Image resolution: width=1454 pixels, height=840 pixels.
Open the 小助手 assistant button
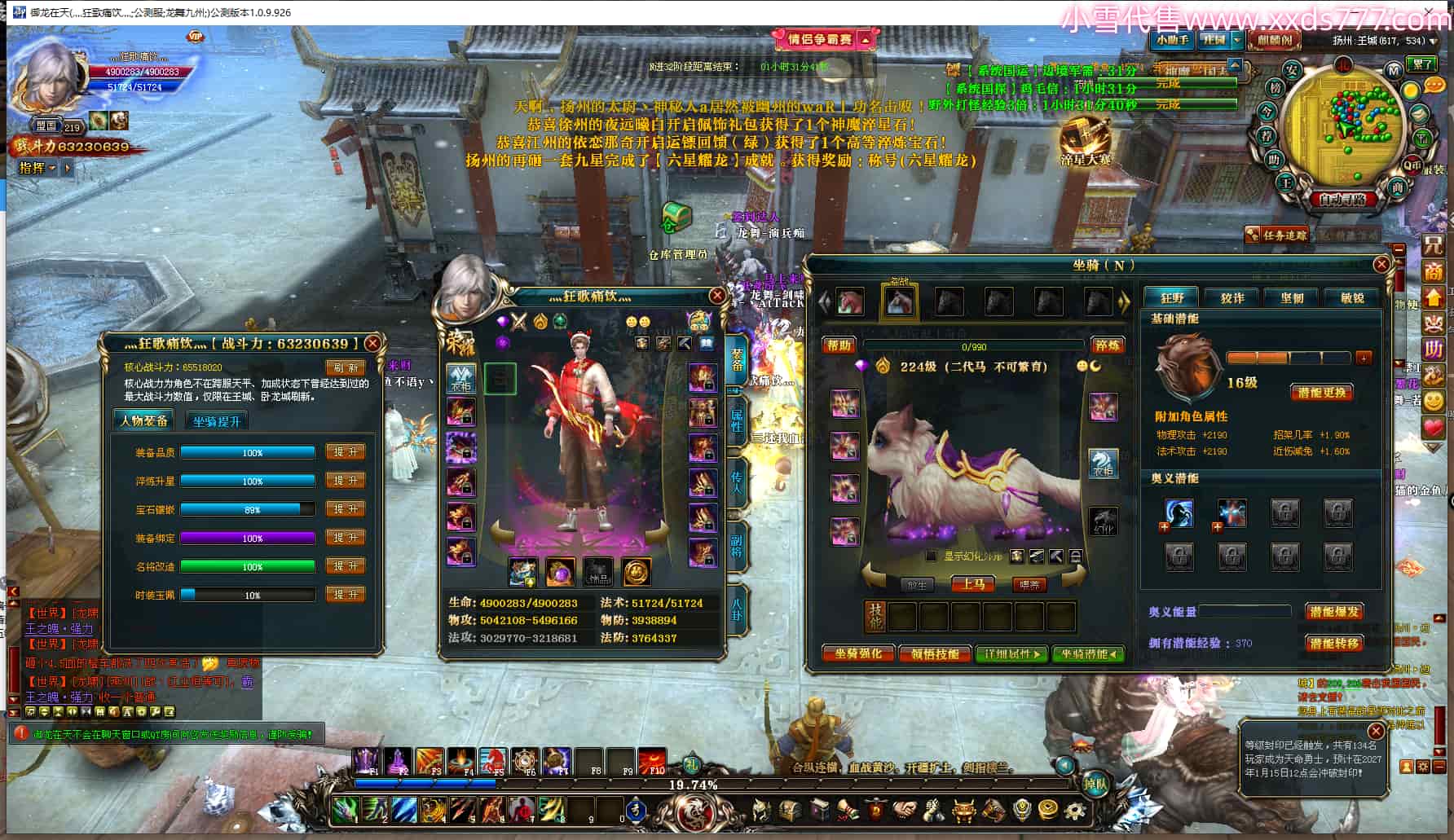[x=1172, y=40]
